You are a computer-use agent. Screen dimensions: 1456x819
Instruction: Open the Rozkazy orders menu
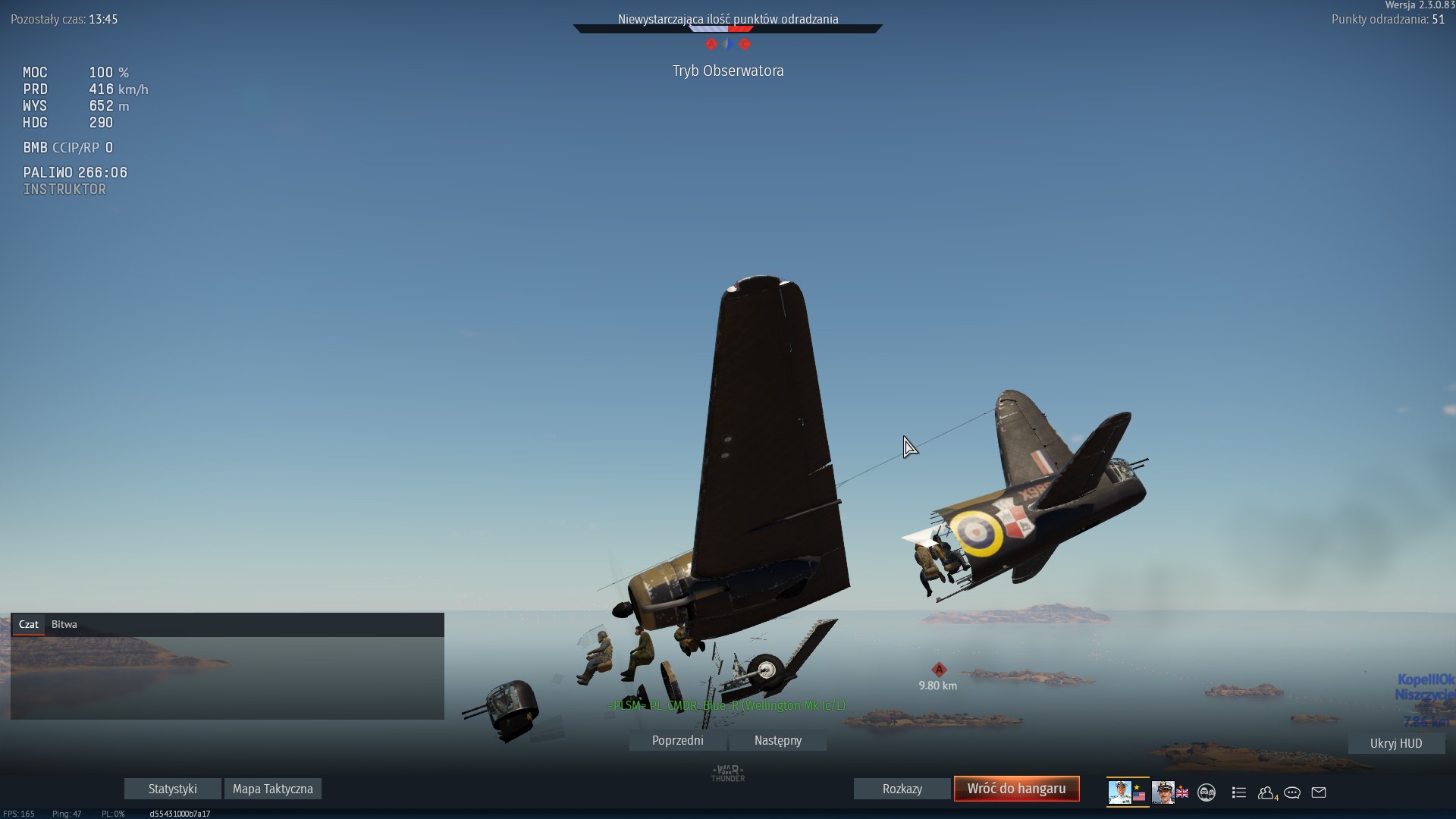pyautogui.click(x=902, y=789)
